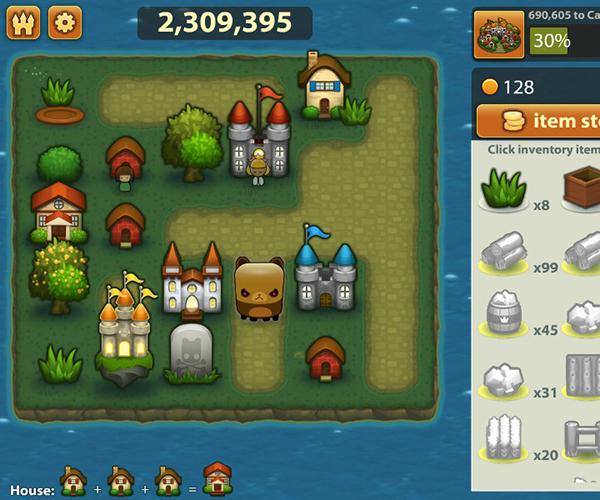Select the brown bear tile on the board
The height and width of the screenshot is (500, 600).
pyautogui.click(x=257, y=288)
